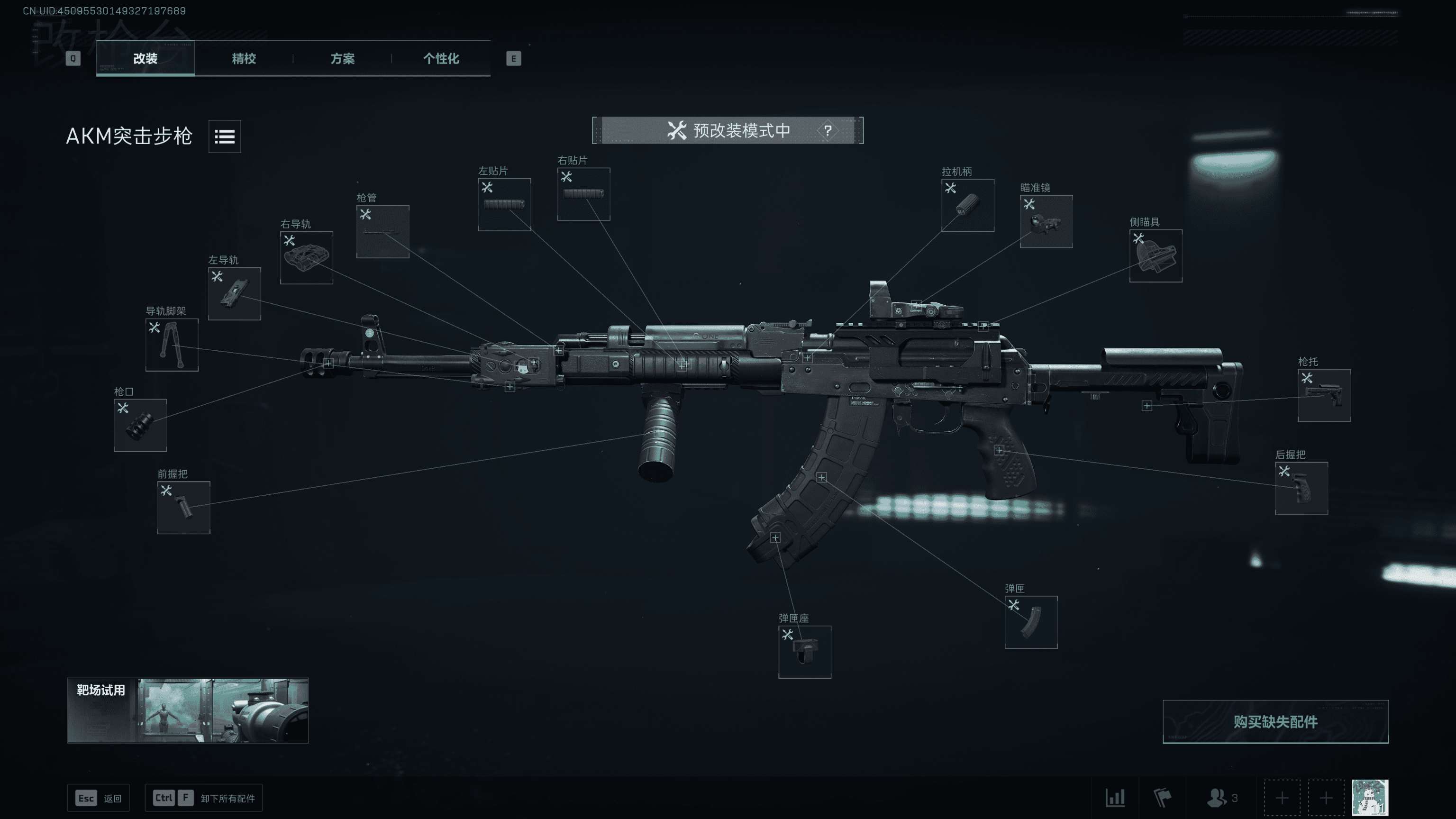
Task: Select the 枪管 barrel slot
Action: 382,232
